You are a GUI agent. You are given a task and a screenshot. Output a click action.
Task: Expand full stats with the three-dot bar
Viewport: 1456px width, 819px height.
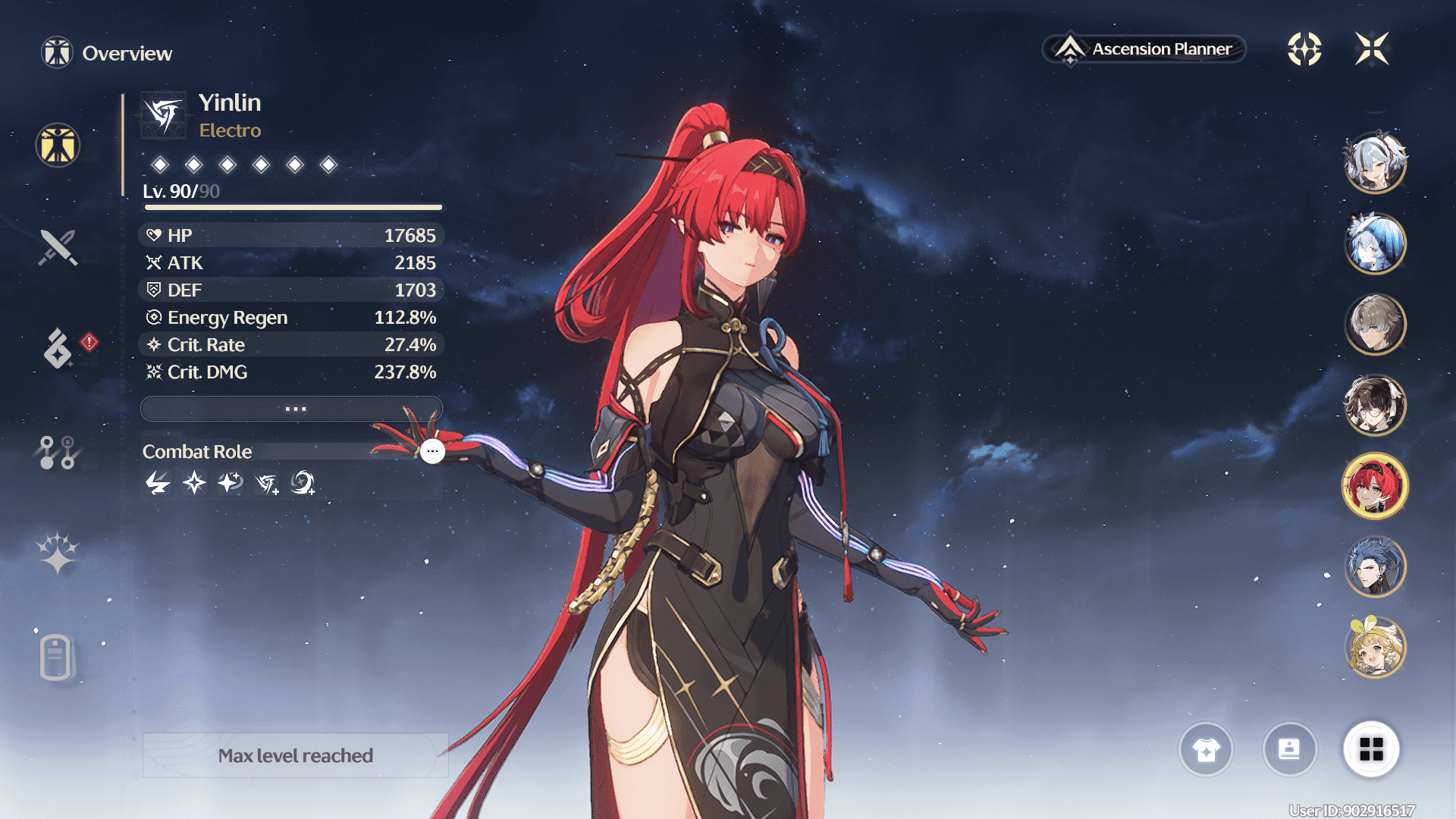click(x=292, y=409)
